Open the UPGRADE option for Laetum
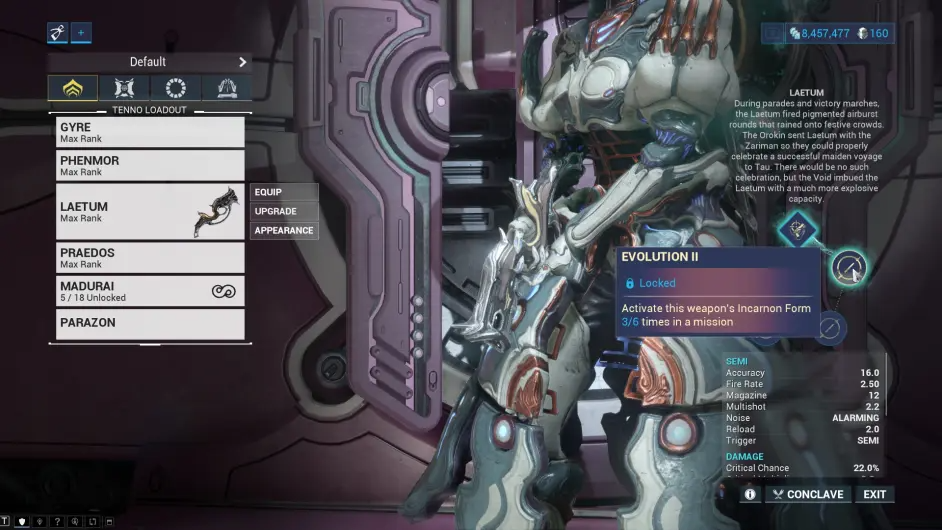Viewport: 942px width, 530px height. (x=284, y=211)
